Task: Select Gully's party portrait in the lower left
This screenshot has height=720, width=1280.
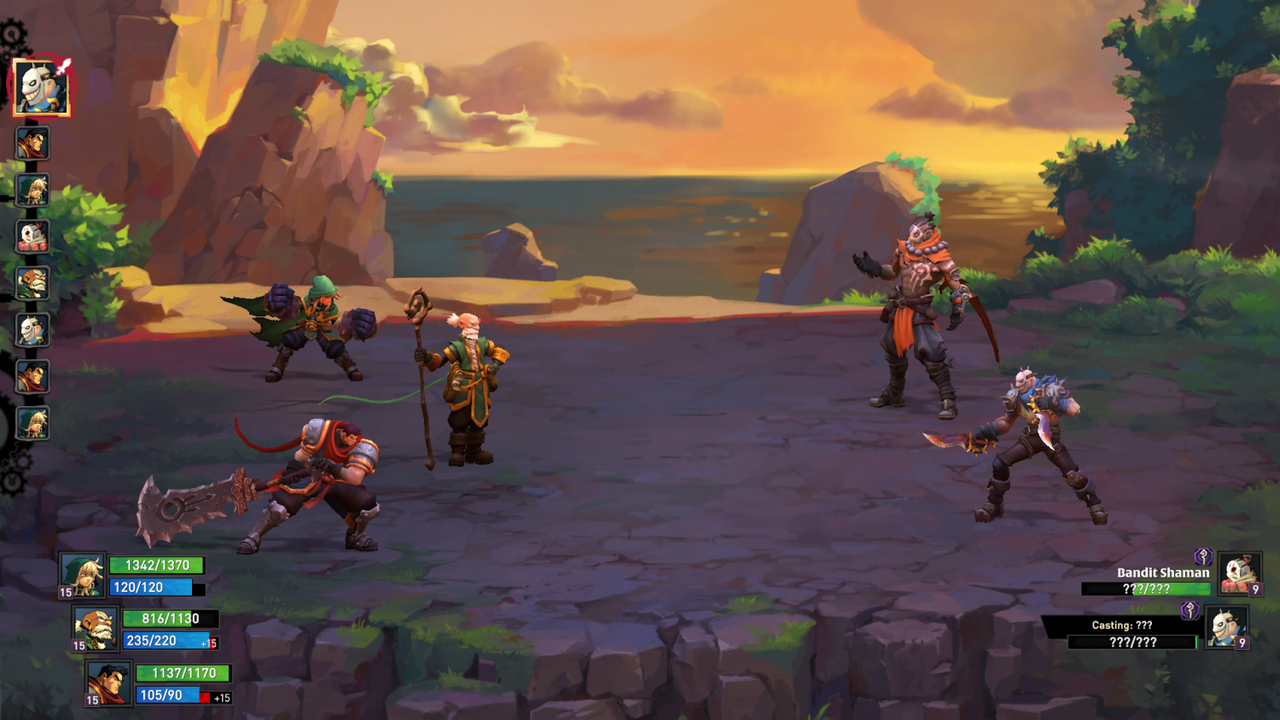Action: [x=82, y=573]
